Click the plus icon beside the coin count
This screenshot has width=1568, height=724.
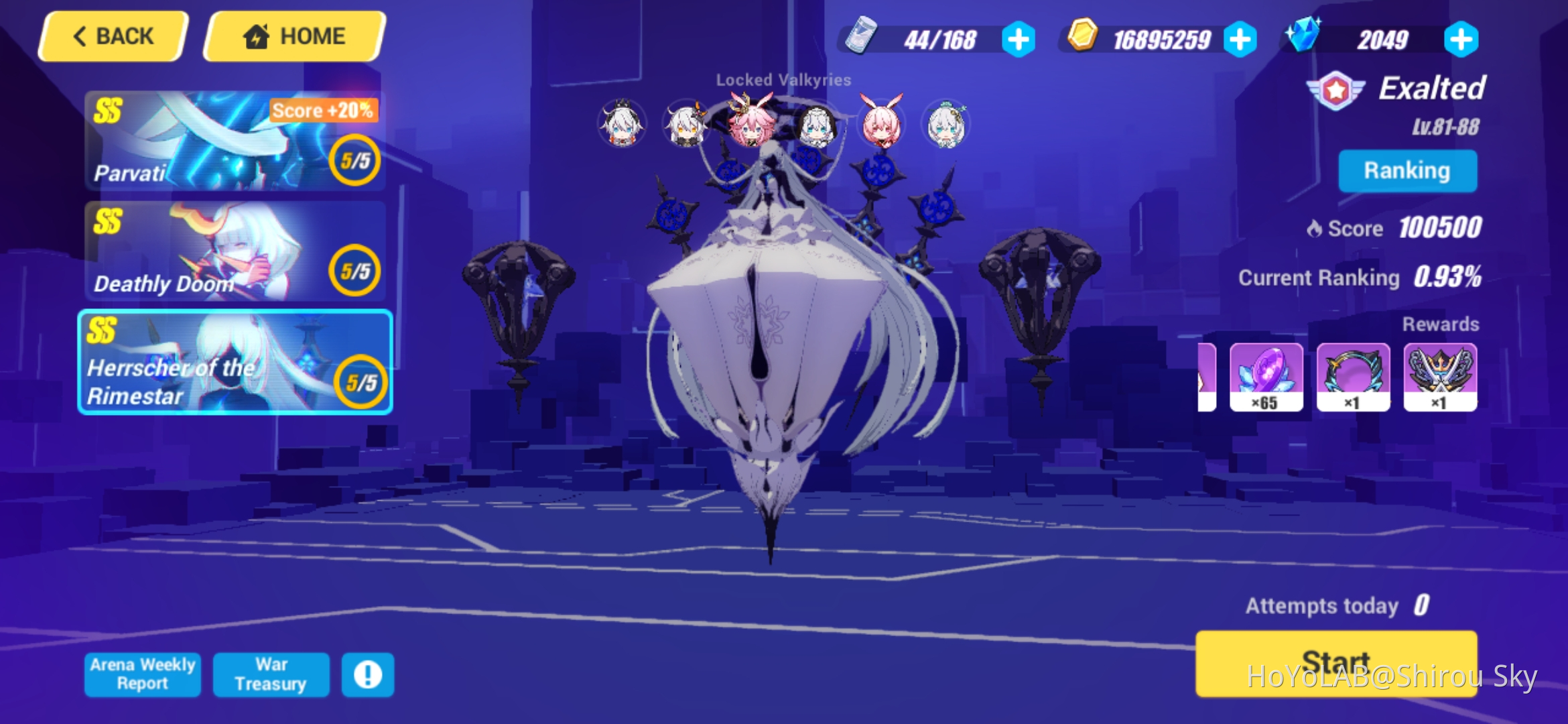[x=1240, y=39]
